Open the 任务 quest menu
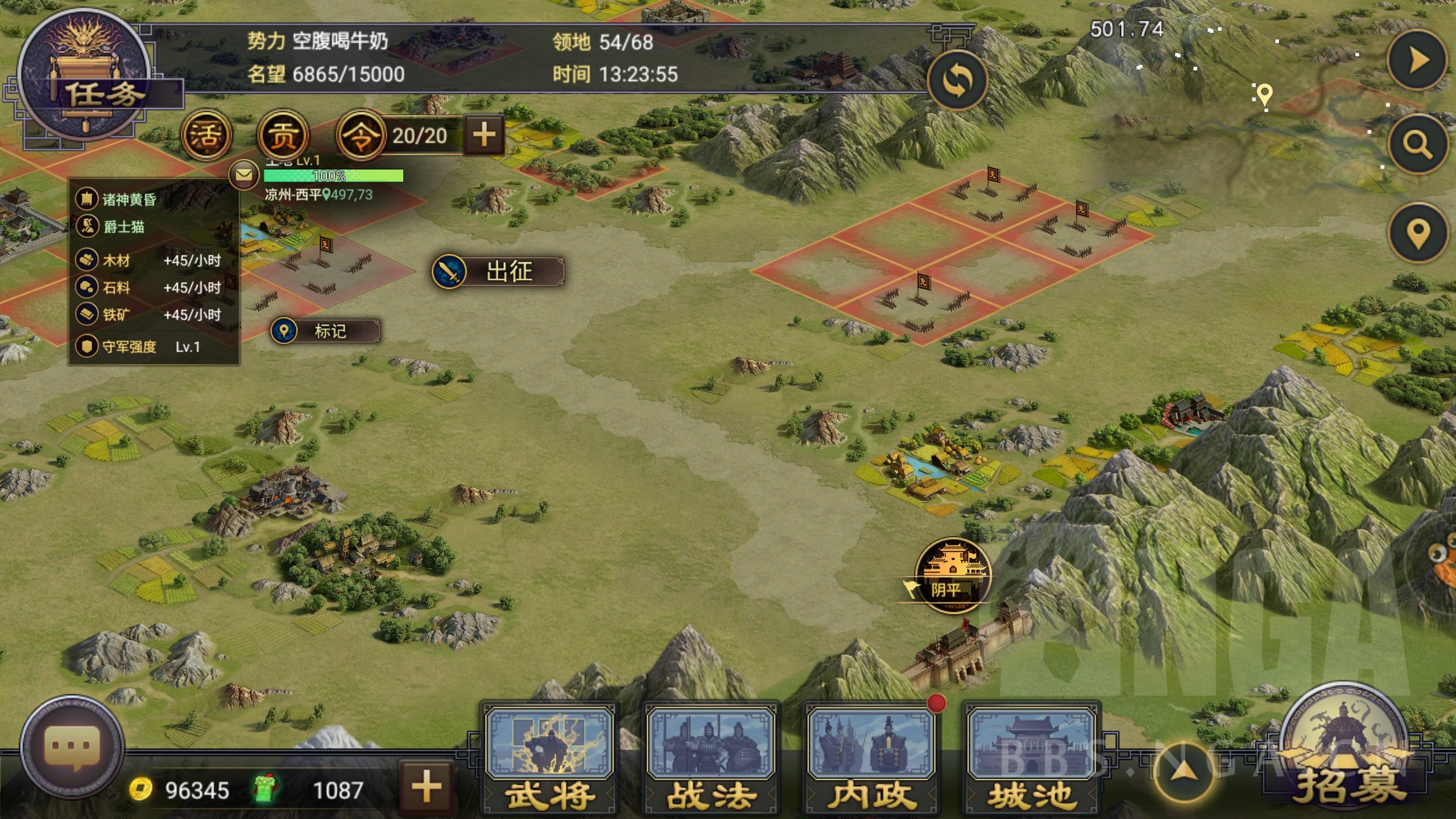The image size is (1456, 819). 85,80
